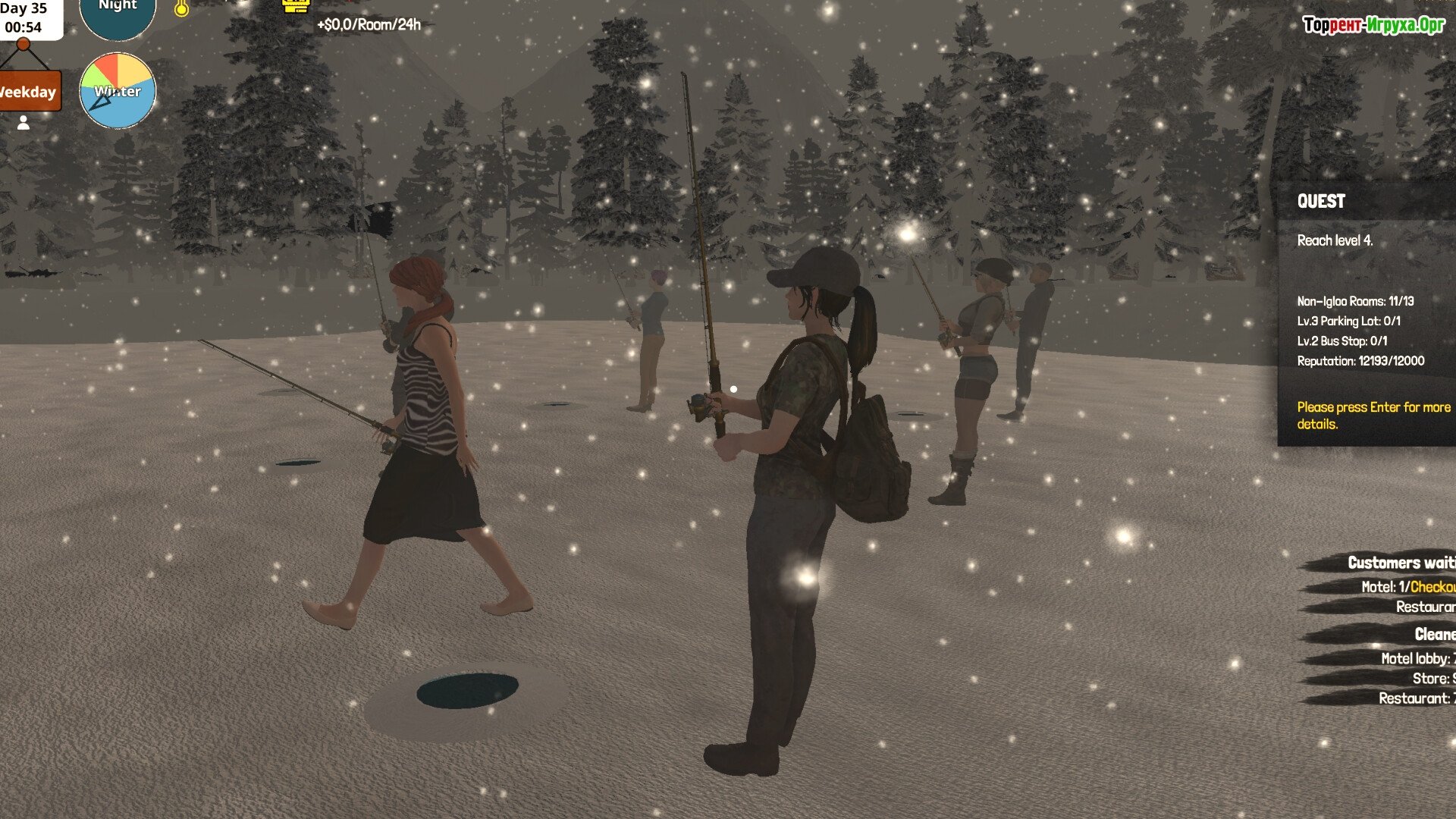Open the Weekday hanging sign
Screen dimensions: 1456x819
point(29,92)
